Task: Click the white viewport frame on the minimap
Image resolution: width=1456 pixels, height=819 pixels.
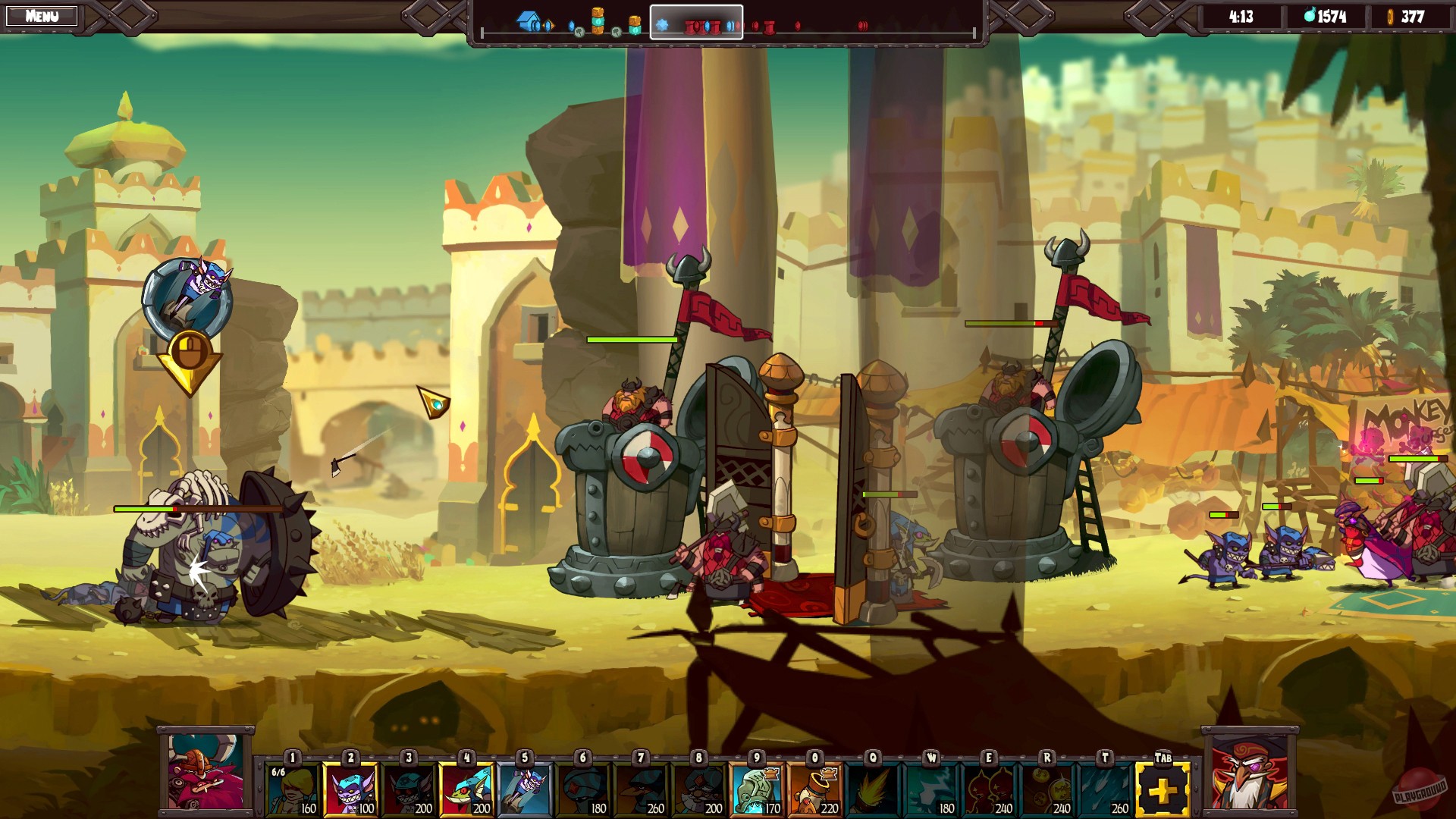Action: coord(695,23)
